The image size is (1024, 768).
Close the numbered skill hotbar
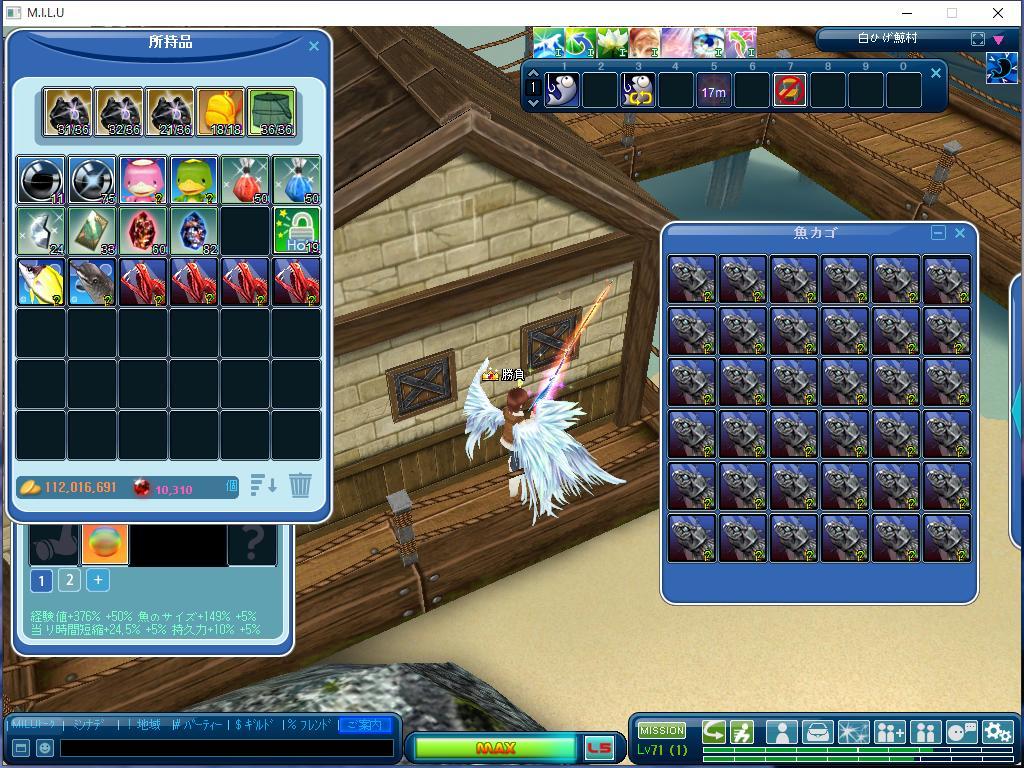(936, 73)
